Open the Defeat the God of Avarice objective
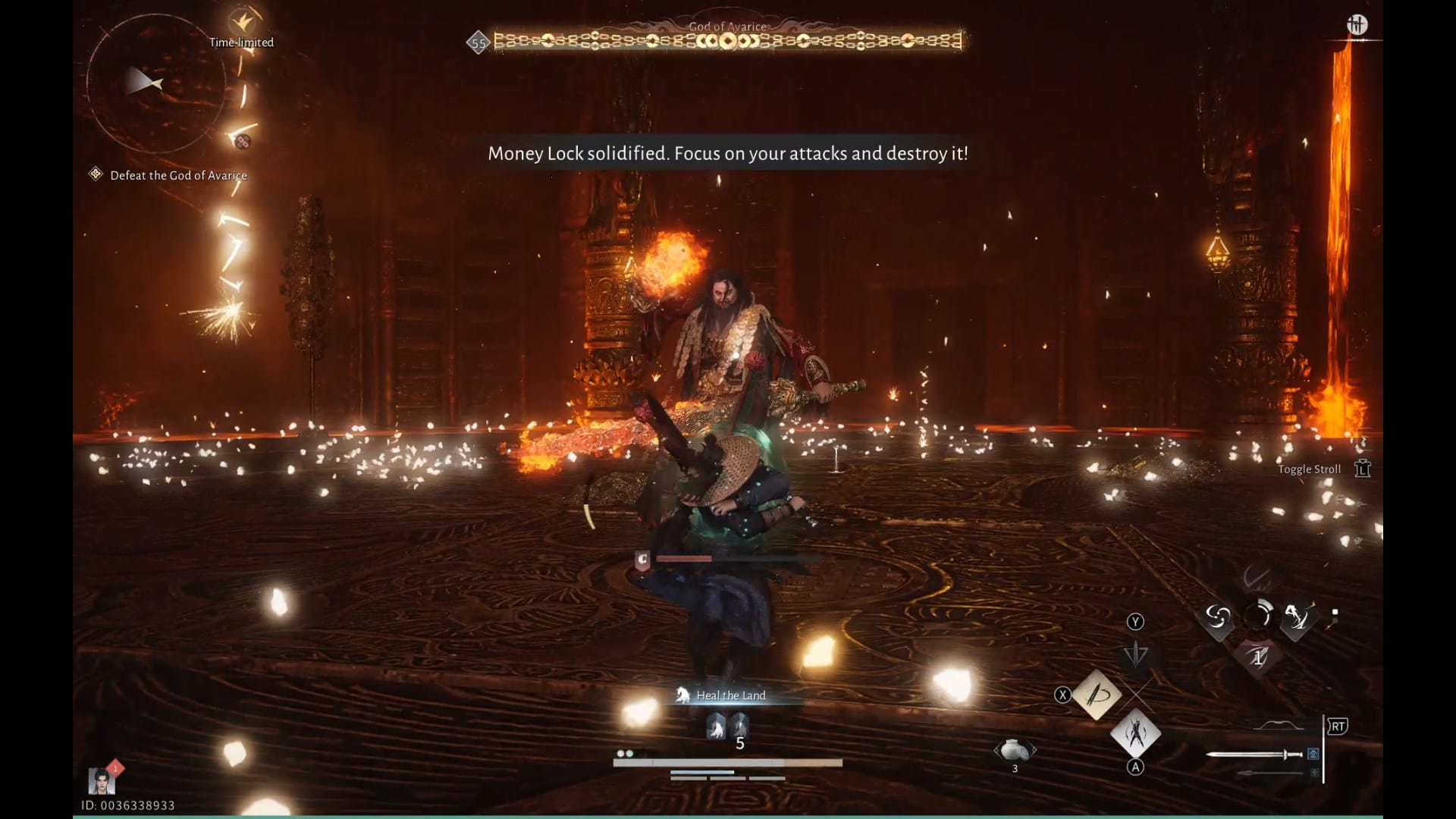The image size is (1456, 819). [178, 175]
